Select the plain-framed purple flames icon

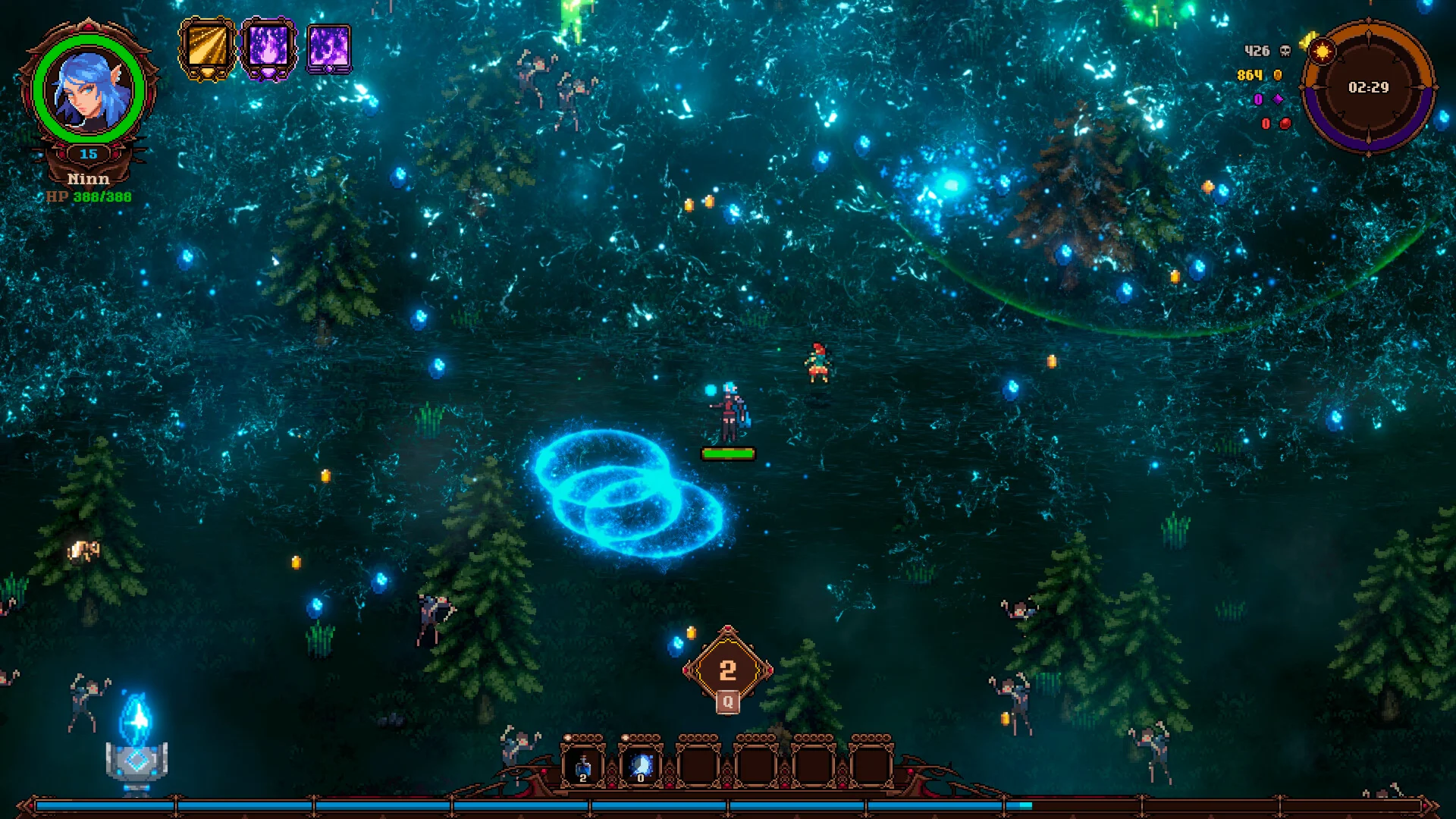tap(329, 49)
